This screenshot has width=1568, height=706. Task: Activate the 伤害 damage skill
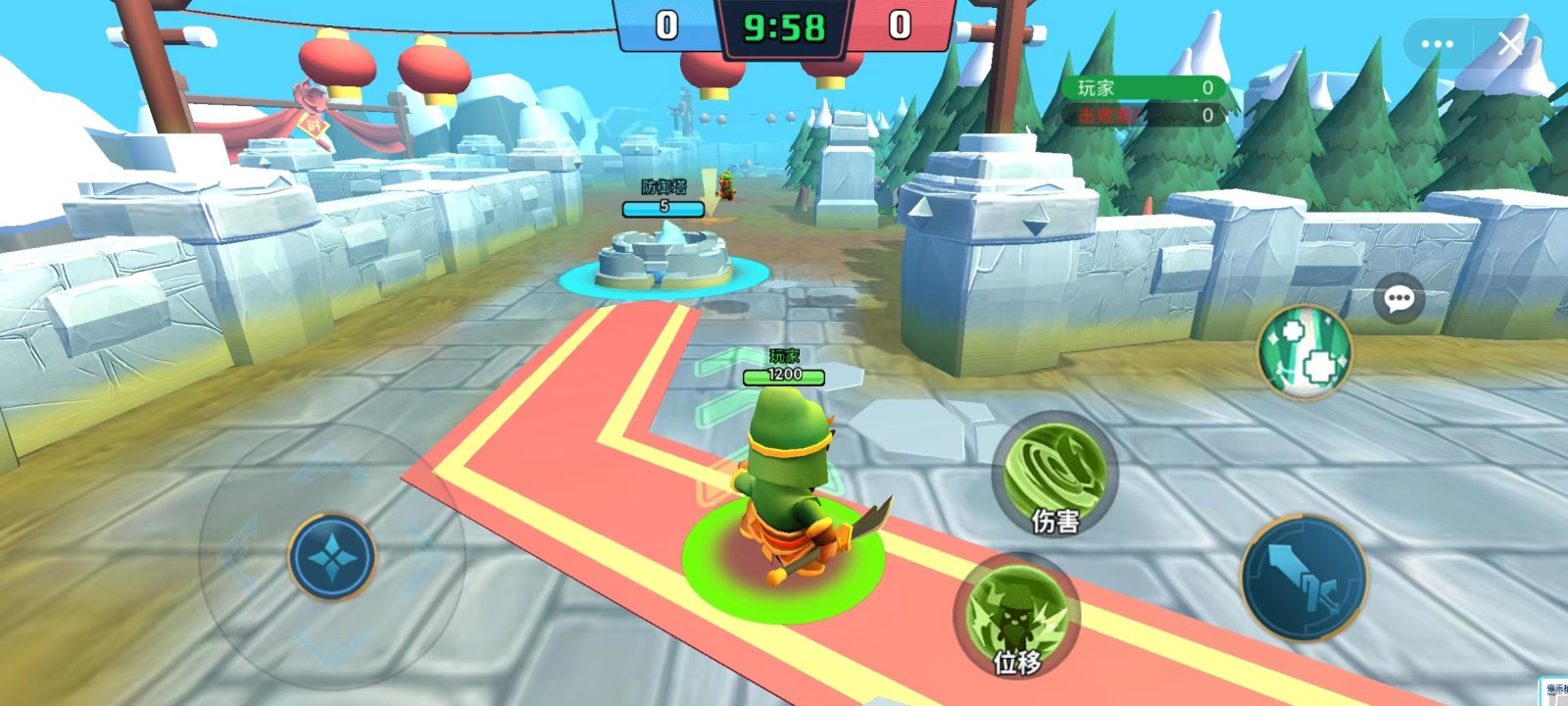point(1053,476)
